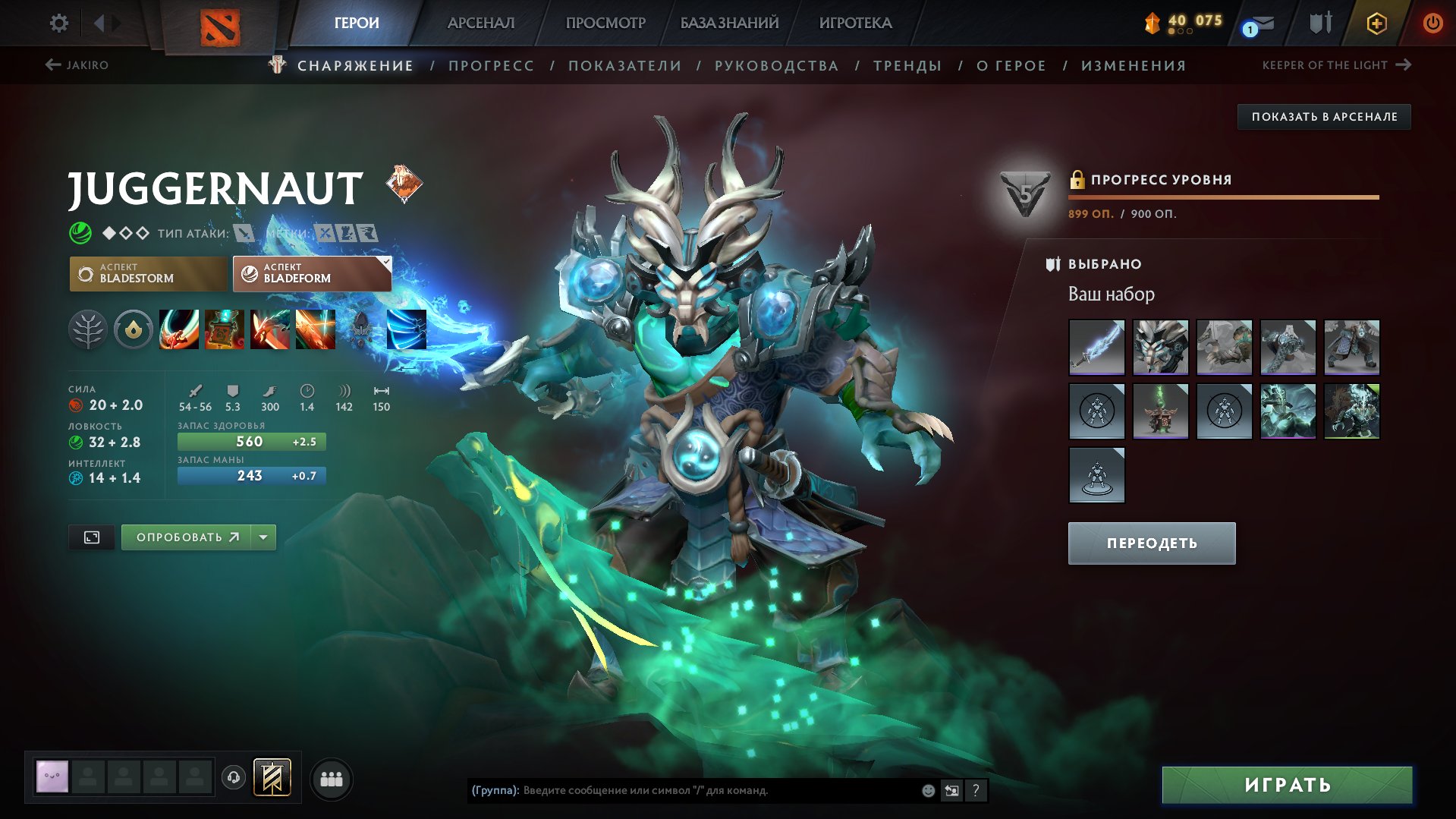Select the checked Bladeform aspect option
The image size is (1456, 819).
click(311, 273)
